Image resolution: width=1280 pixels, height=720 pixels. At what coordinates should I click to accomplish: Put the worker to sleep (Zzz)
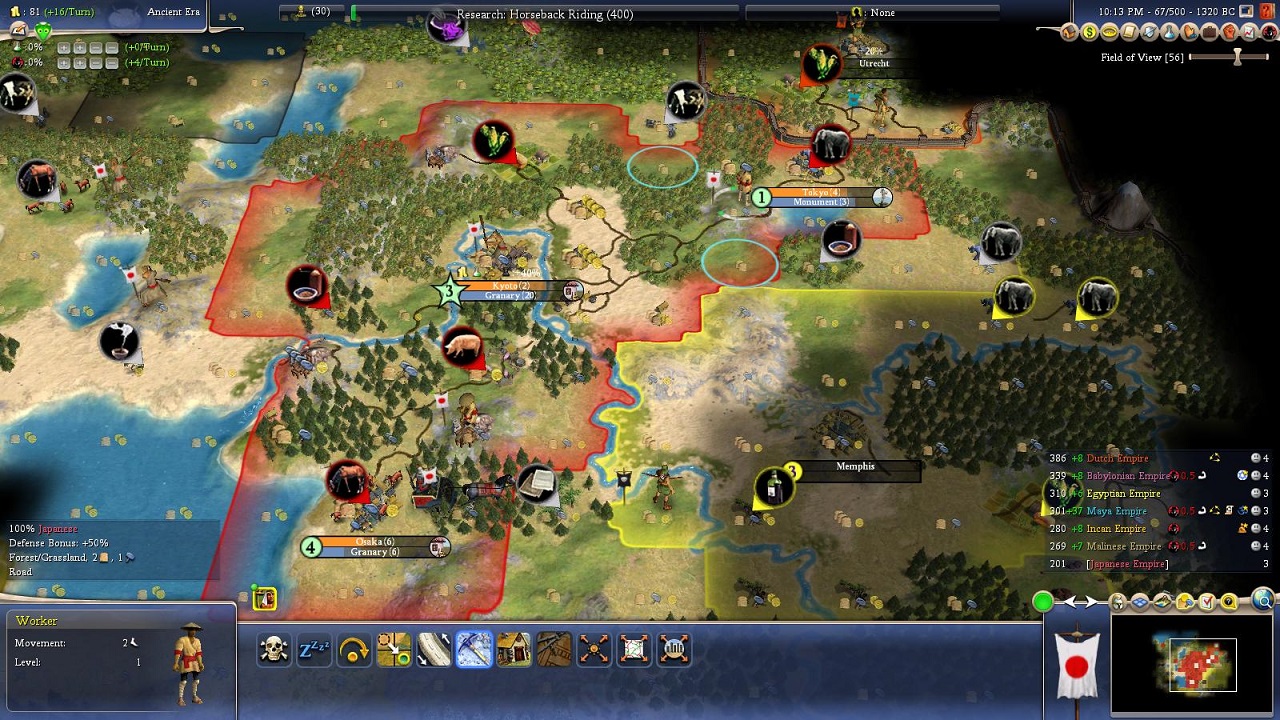point(314,650)
